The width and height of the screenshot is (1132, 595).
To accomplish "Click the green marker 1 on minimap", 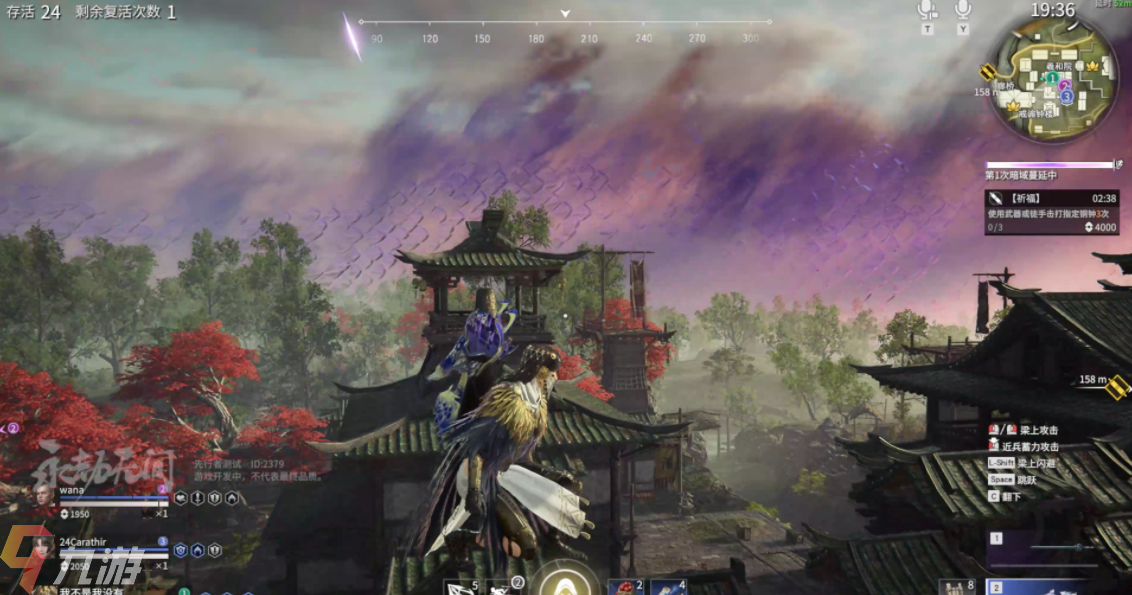I will (x=1052, y=78).
